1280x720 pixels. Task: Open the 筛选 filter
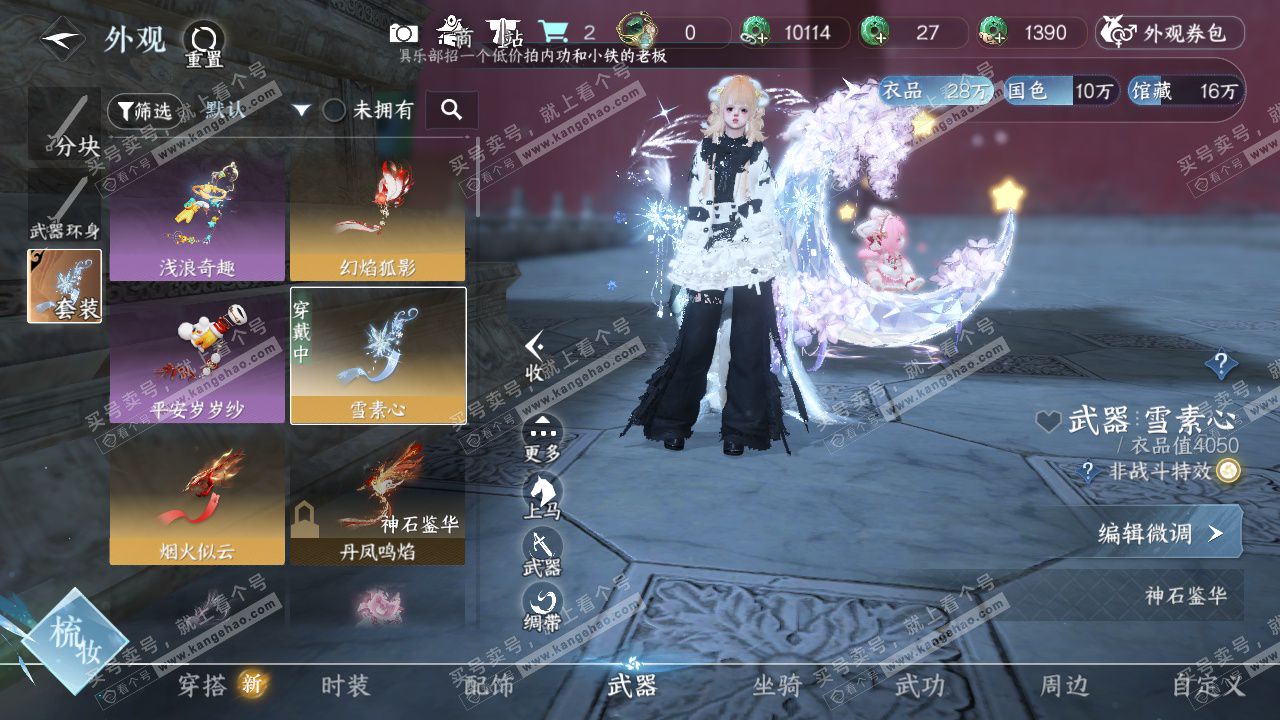(140, 110)
